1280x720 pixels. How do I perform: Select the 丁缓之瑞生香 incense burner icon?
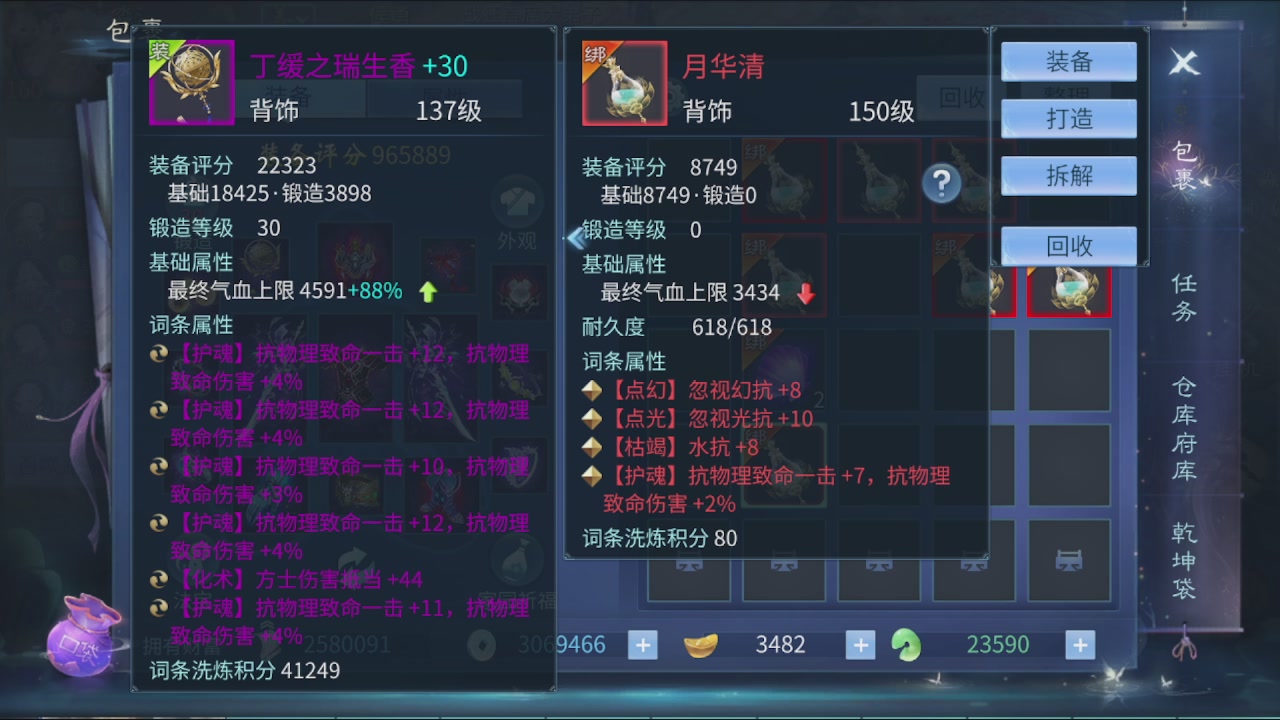(x=192, y=82)
